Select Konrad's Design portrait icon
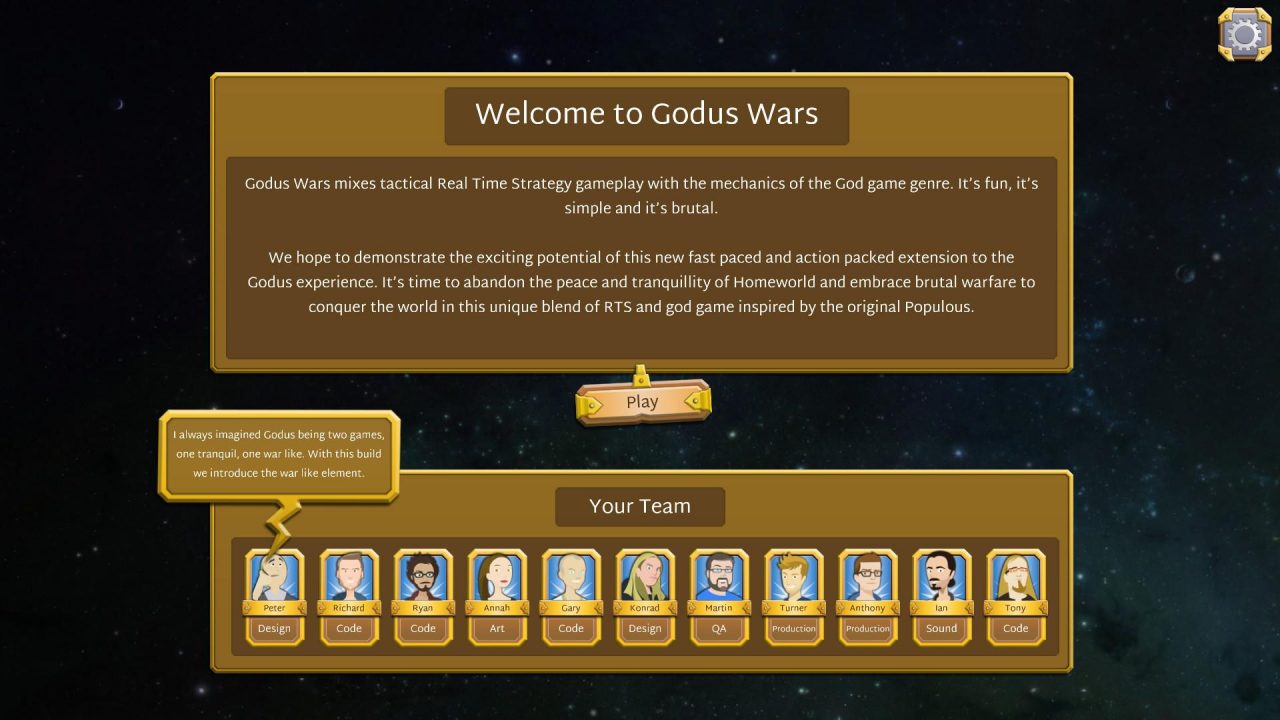1280x720 pixels. pyautogui.click(x=645, y=577)
